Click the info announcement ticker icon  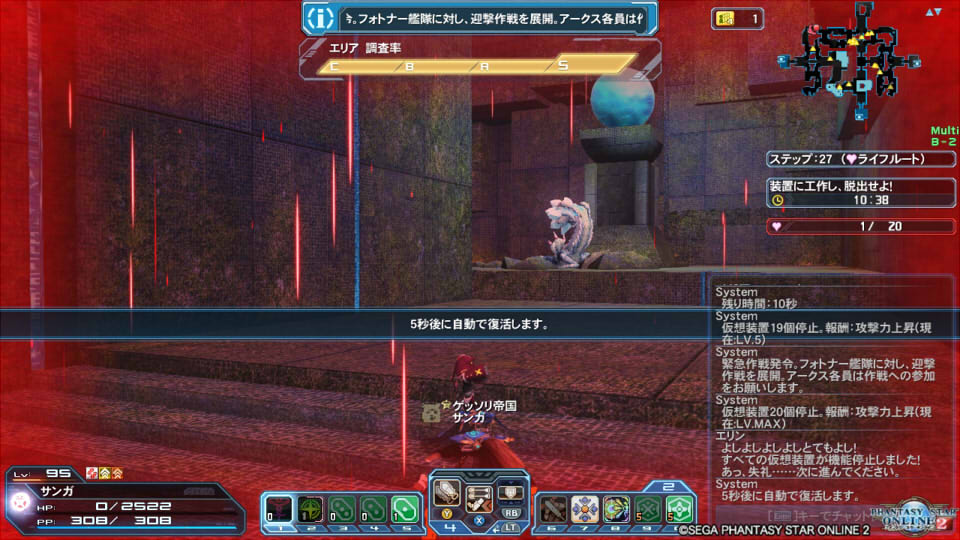[x=319, y=18]
